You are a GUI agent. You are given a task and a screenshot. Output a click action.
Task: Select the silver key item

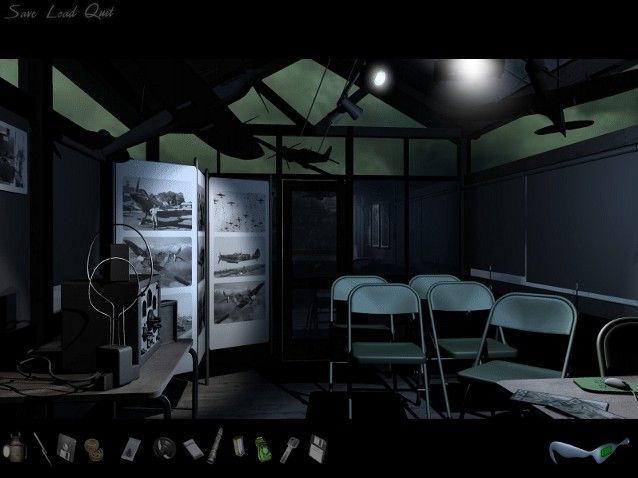coord(291,446)
